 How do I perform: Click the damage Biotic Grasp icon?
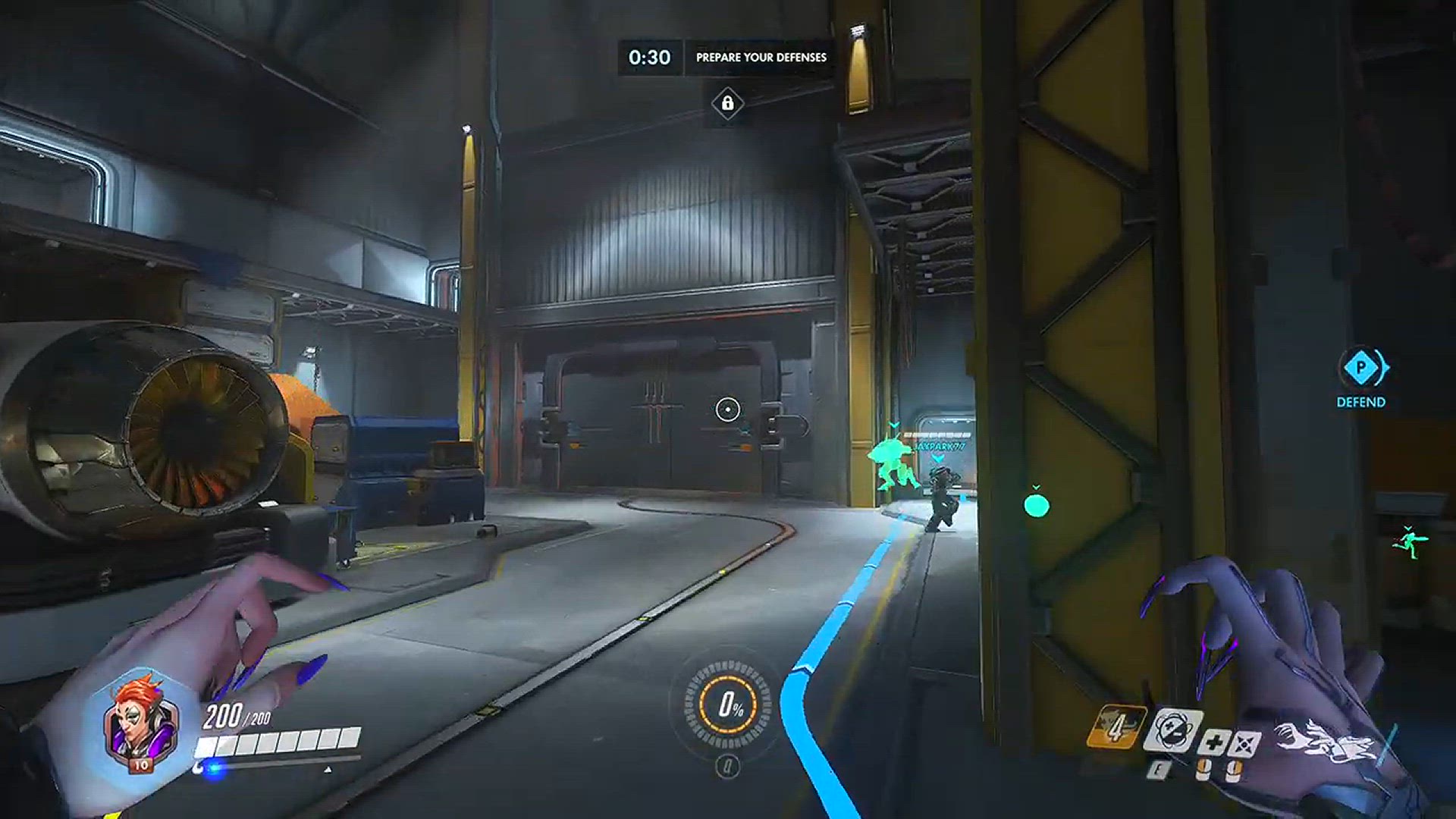[x=1244, y=743]
